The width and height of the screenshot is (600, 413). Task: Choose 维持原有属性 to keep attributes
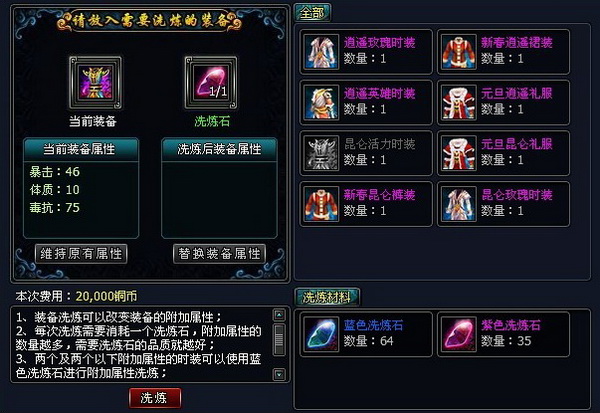80,252
